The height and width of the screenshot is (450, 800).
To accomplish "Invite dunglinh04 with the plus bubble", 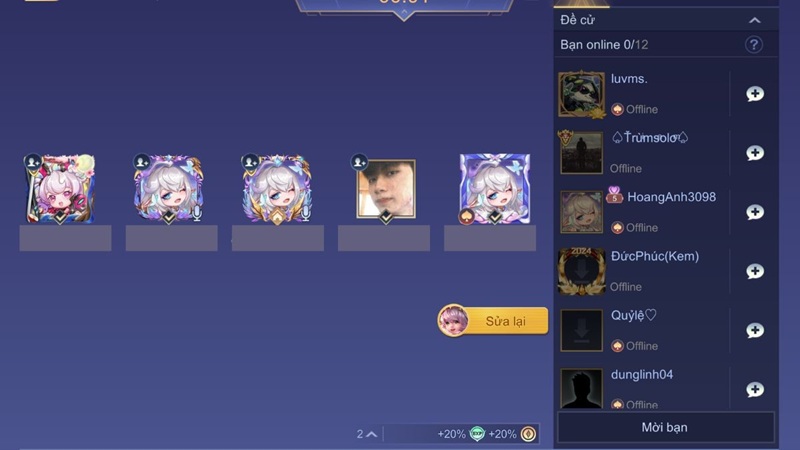I will 755,389.
